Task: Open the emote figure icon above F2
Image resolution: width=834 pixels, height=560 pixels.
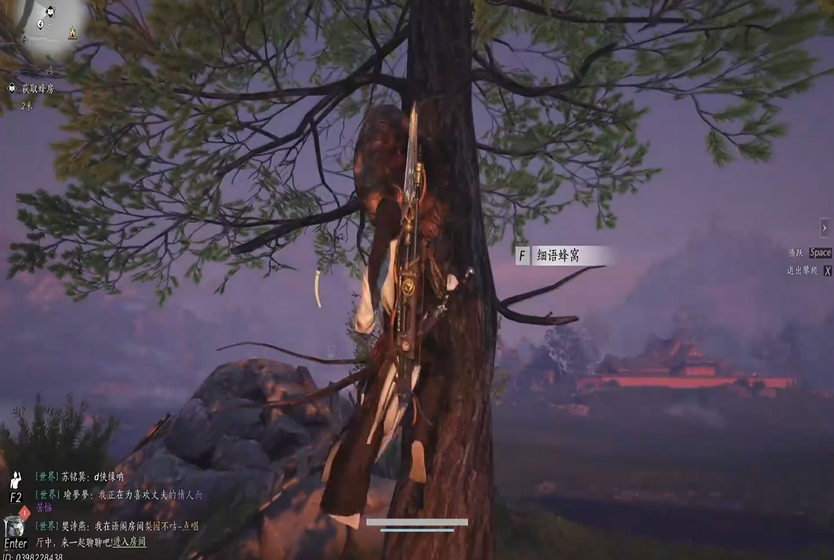Action: [x=16, y=480]
